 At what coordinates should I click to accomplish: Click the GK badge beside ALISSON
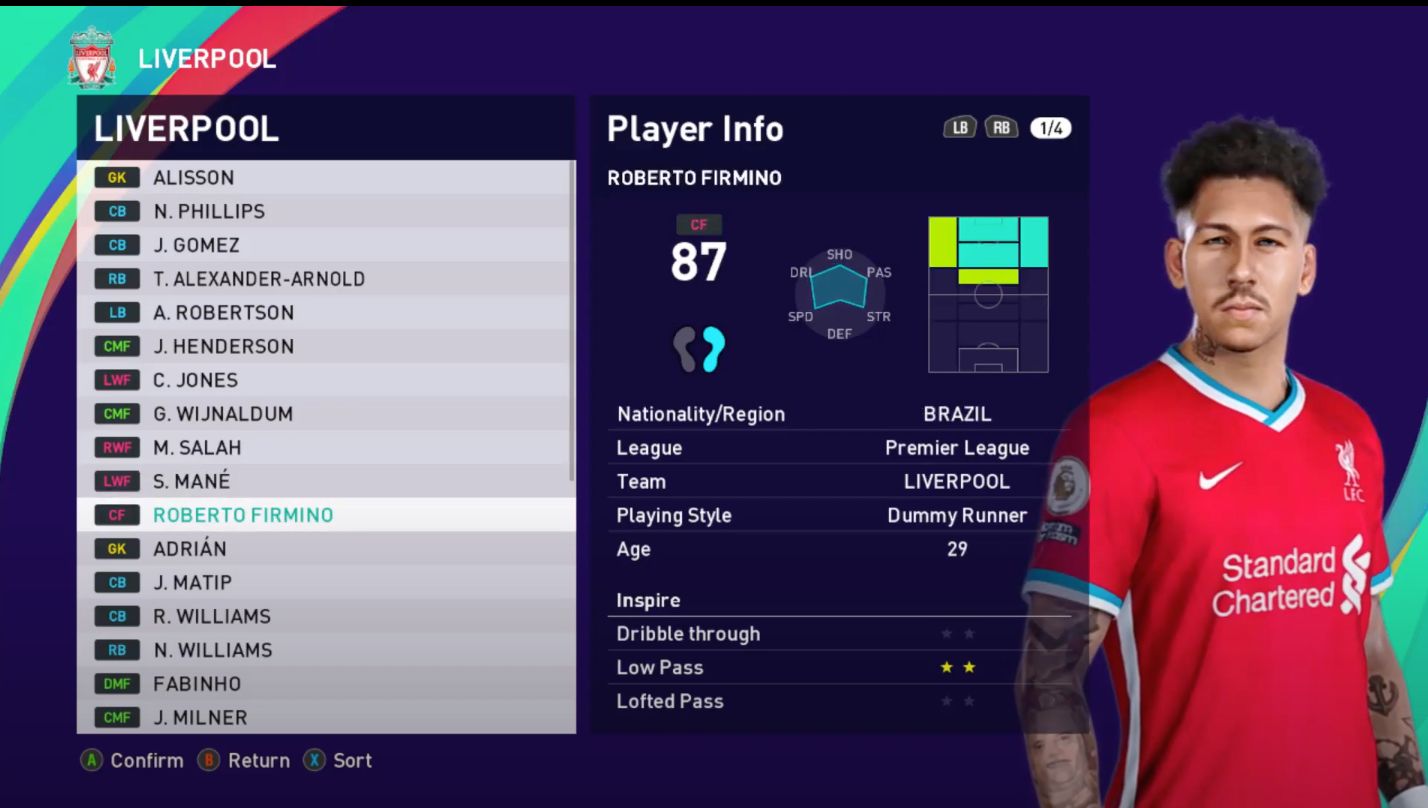tap(117, 177)
